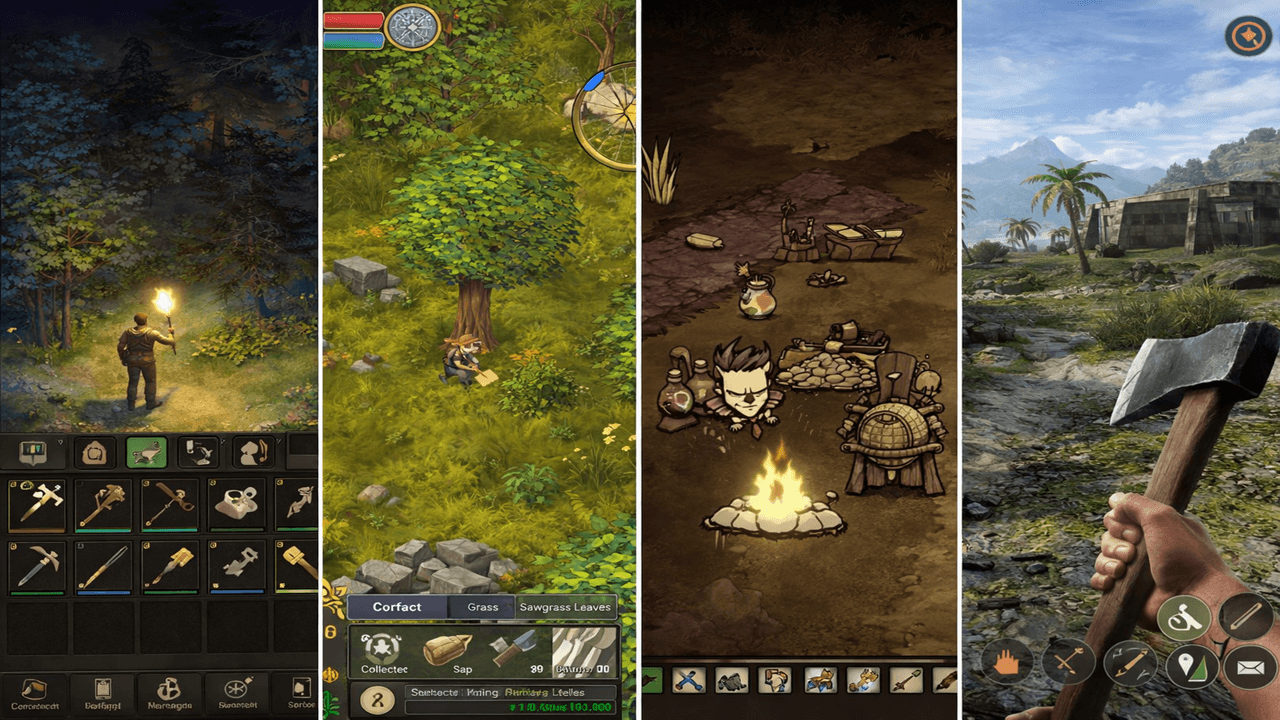This screenshot has height=720, width=1280.
Task: Toggle the highlighted green animal category tab
Action: pyautogui.click(x=146, y=452)
